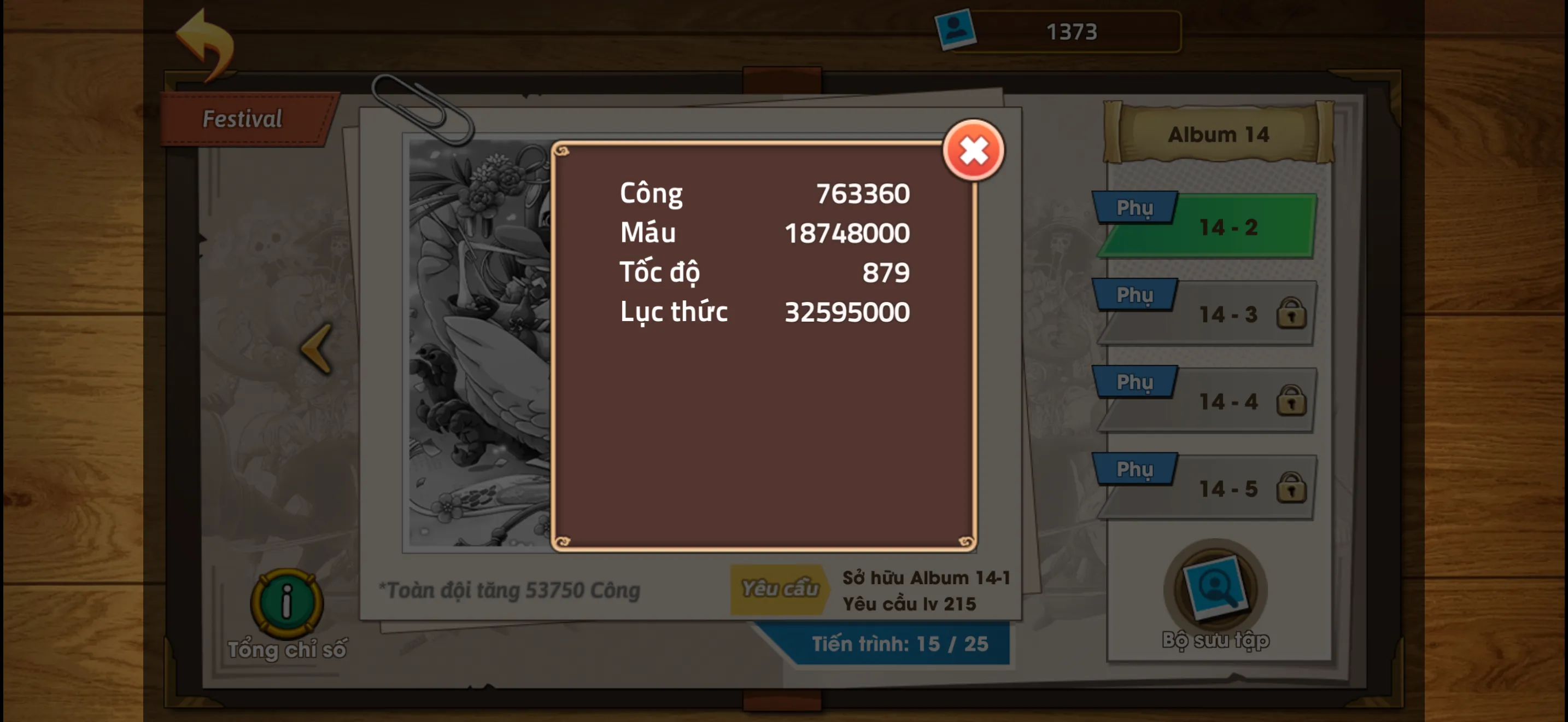
Task: Tap the Tổng chỉ số info icon
Action: pos(286,603)
